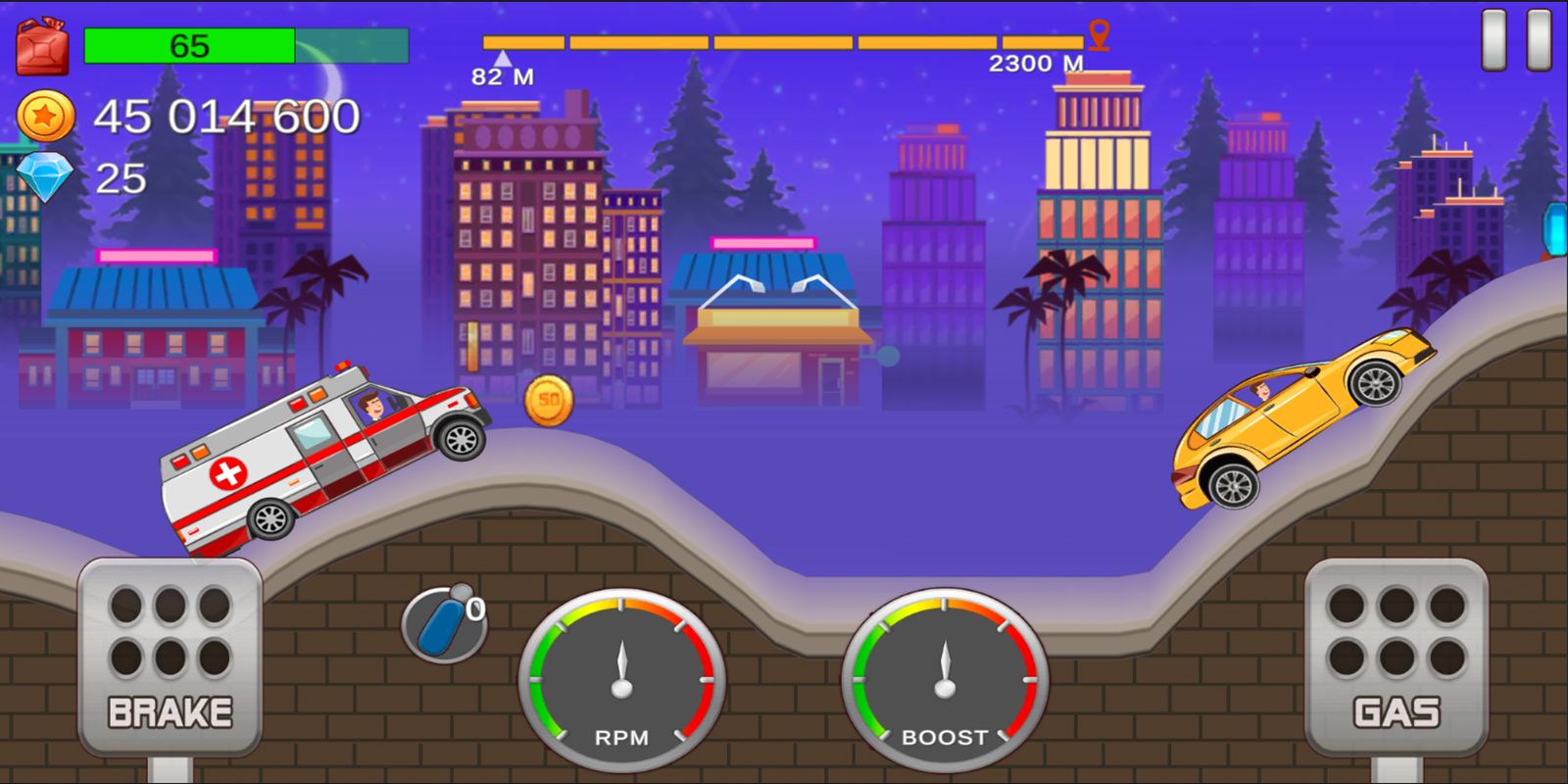This screenshot has width=1568, height=784.
Task: Step on the GAS pedal
Action: [x=1396, y=657]
